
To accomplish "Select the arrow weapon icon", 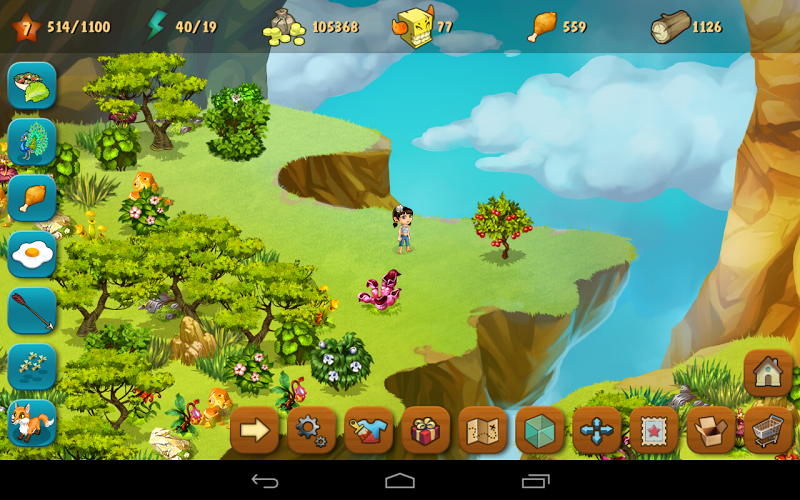I will (x=32, y=310).
